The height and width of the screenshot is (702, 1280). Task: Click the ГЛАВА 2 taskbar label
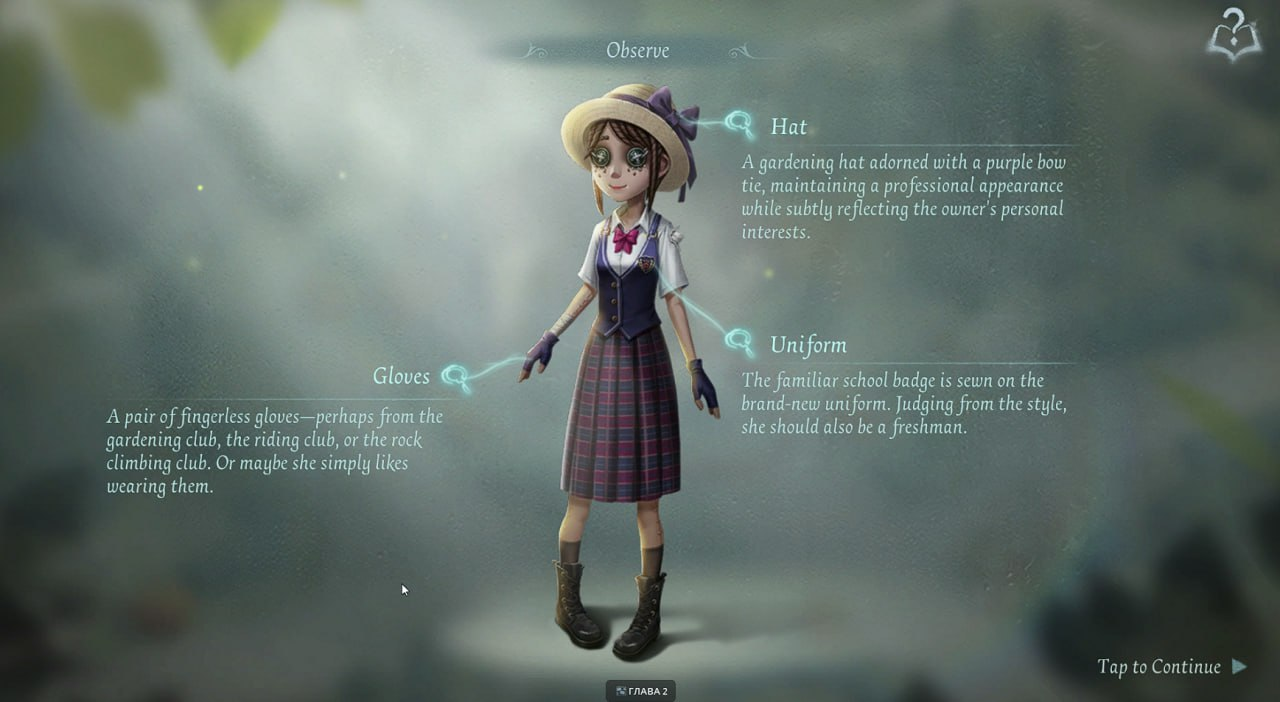641,691
